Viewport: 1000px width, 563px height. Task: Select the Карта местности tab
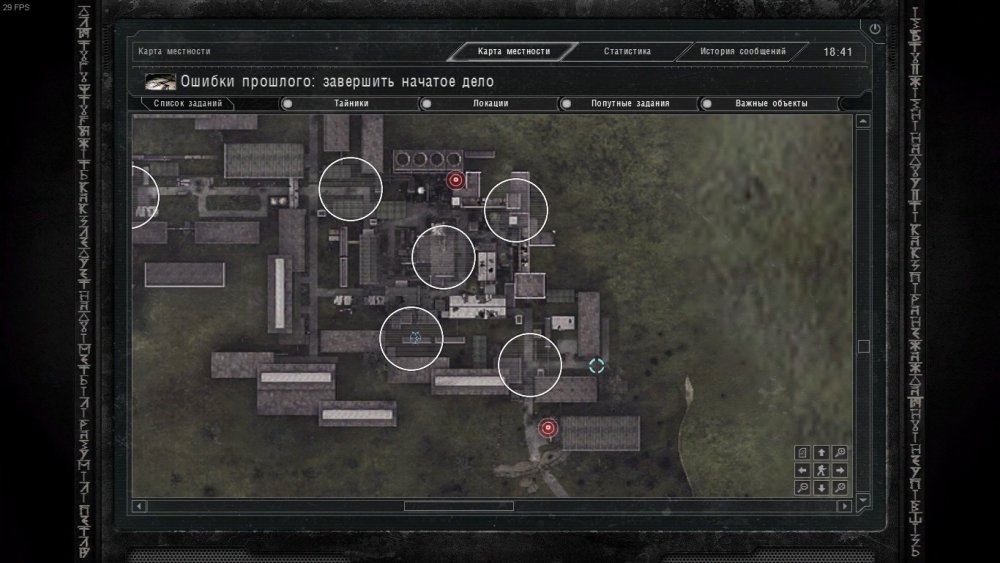tap(515, 51)
